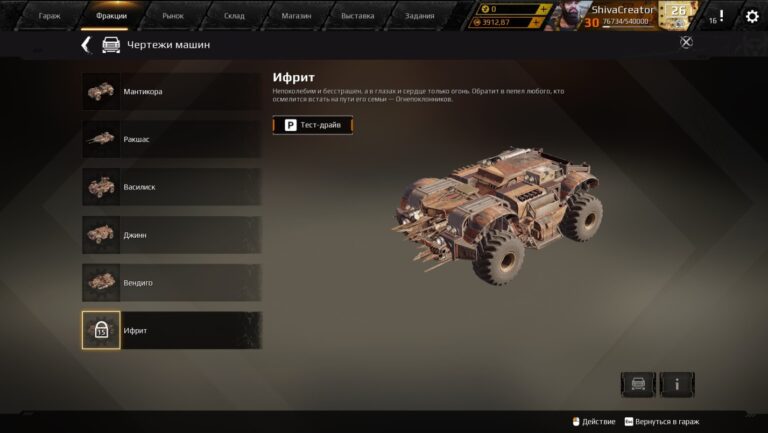Image resolution: width=768 pixels, height=433 pixels.
Task: Start the Тест-драйв for Ифрит
Action: pyautogui.click(x=313, y=125)
